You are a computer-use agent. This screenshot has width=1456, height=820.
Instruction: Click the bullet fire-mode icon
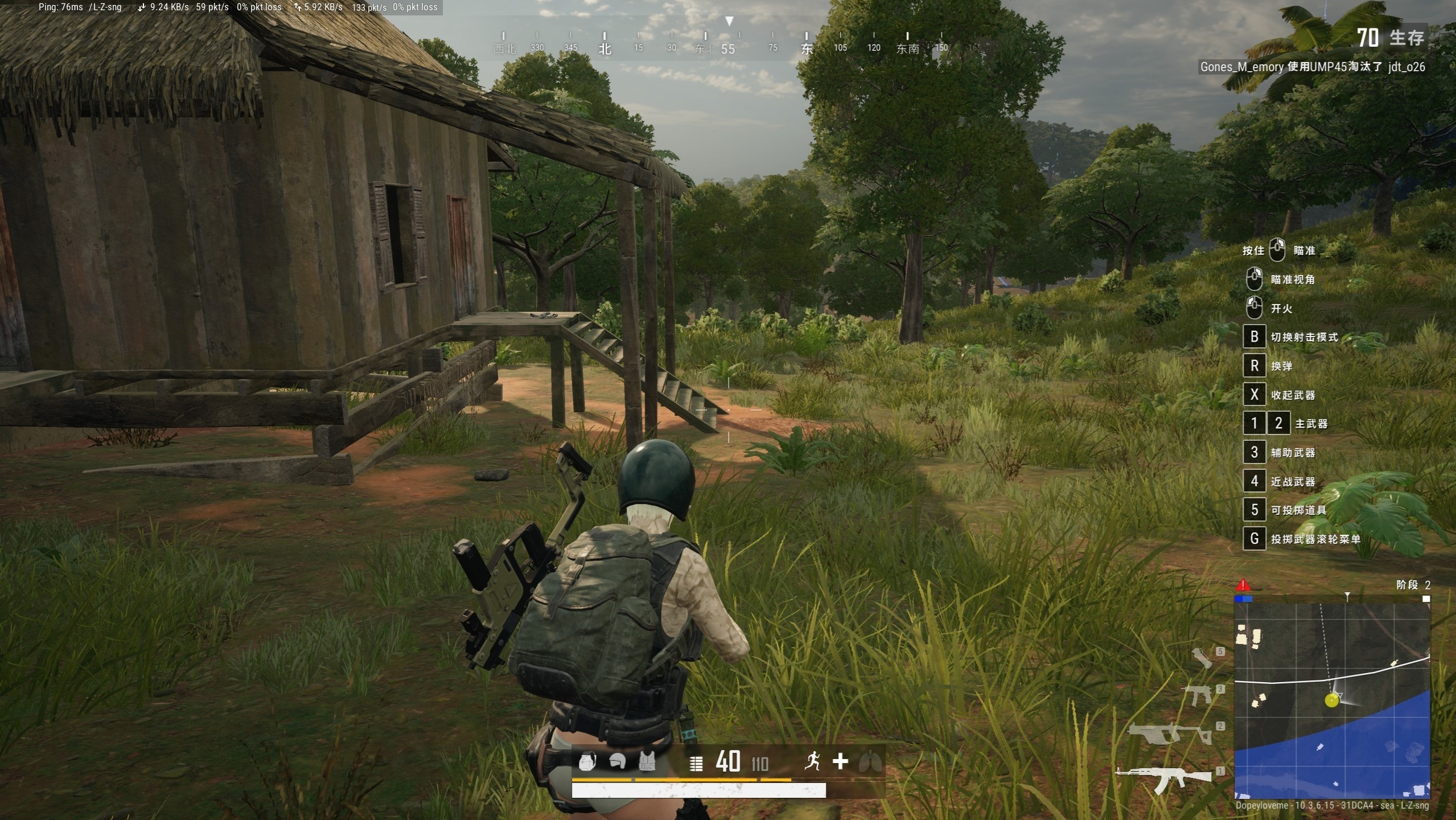[696, 763]
